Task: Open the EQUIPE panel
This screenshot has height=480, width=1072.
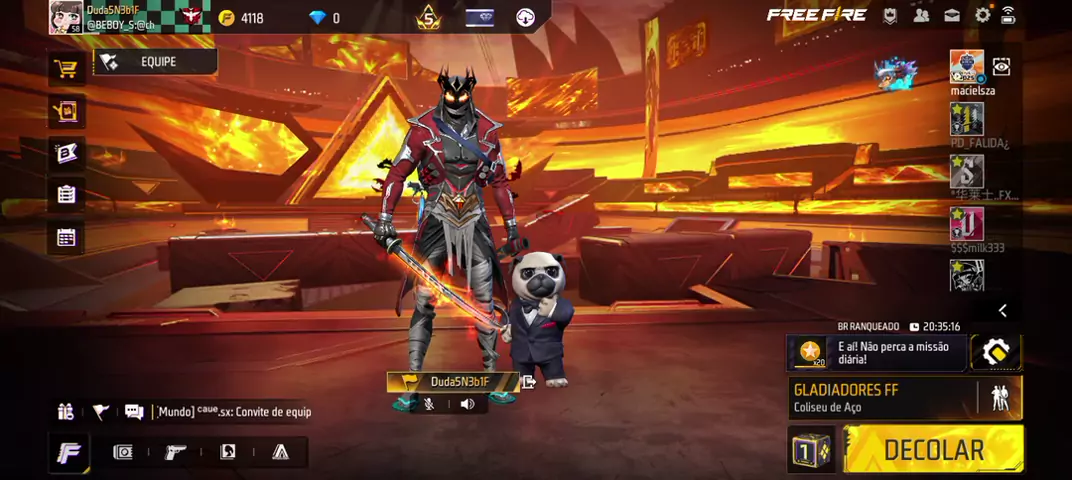Action: 156,62
